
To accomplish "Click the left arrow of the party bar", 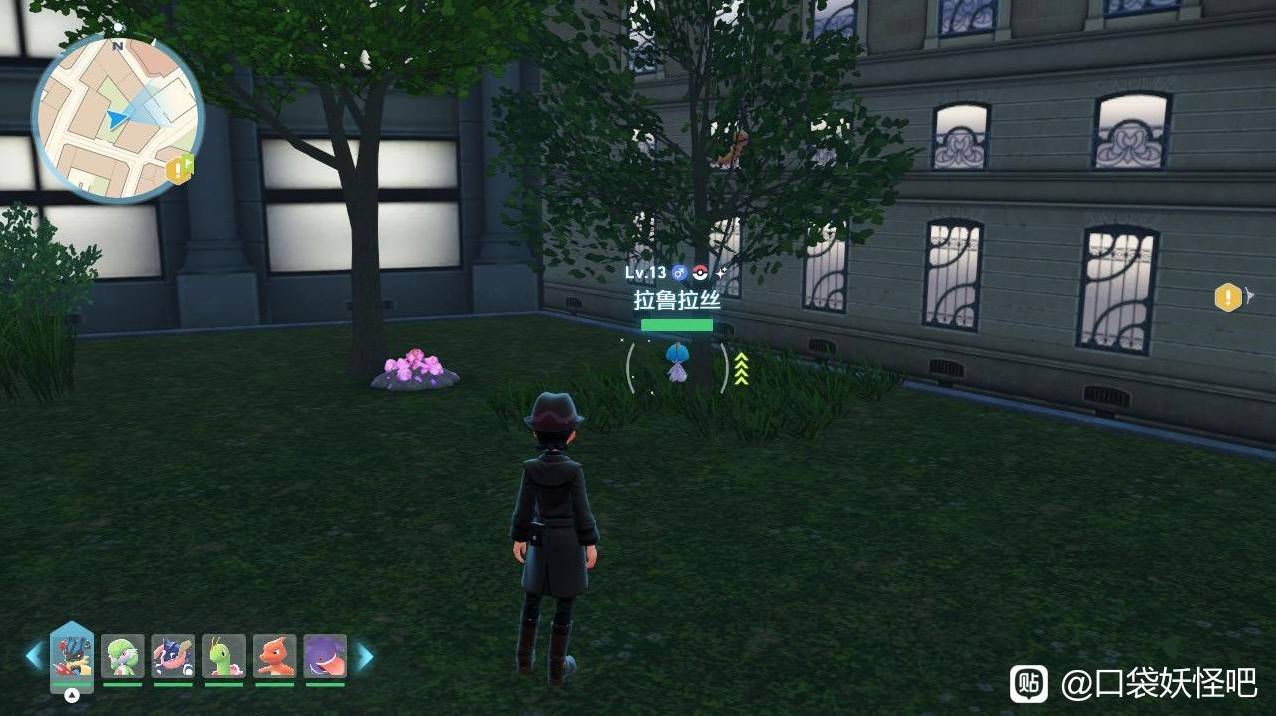I will pos(35,656).
